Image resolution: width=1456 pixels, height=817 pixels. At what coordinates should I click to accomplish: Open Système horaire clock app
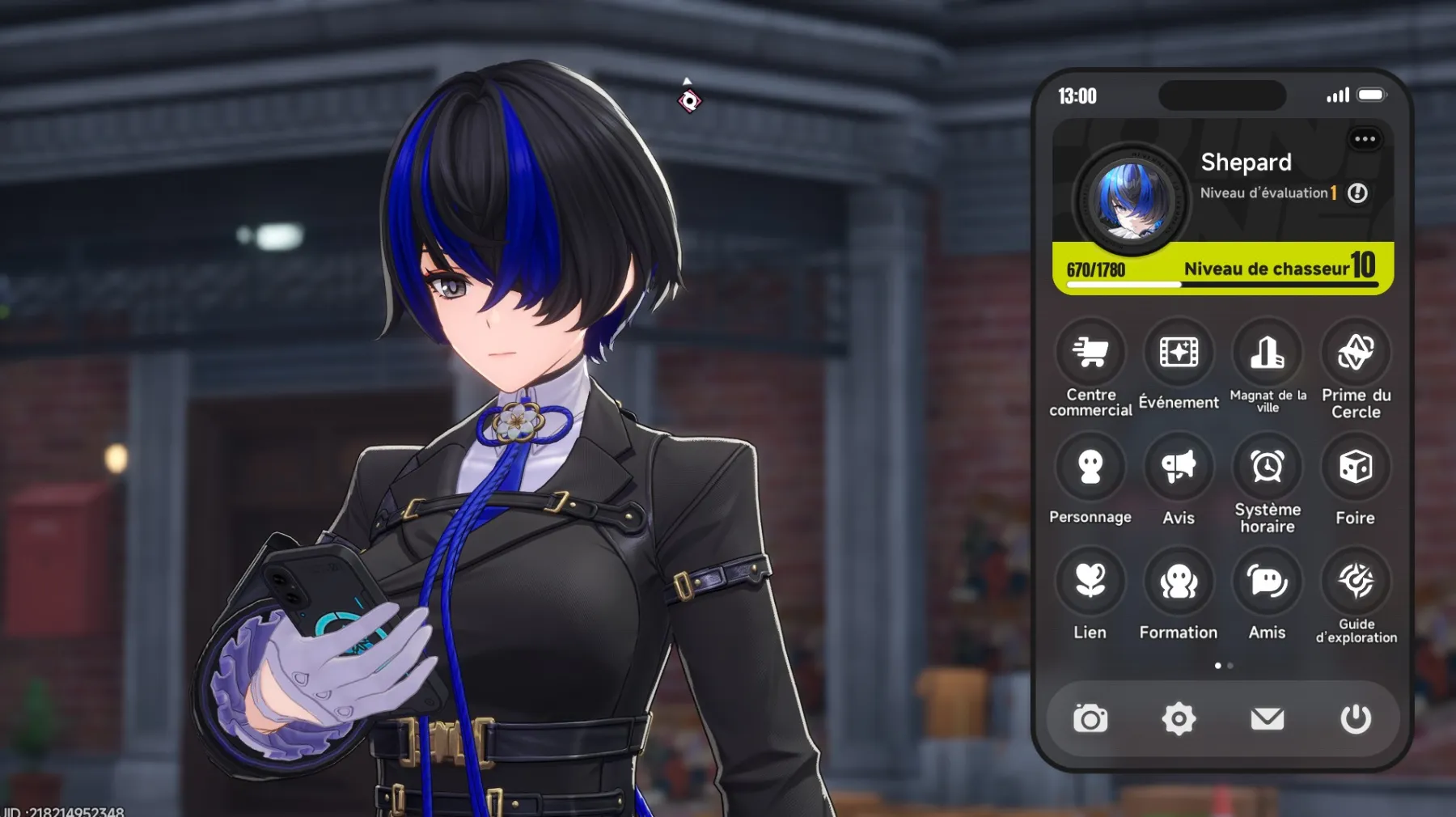tap(1268, 467)
